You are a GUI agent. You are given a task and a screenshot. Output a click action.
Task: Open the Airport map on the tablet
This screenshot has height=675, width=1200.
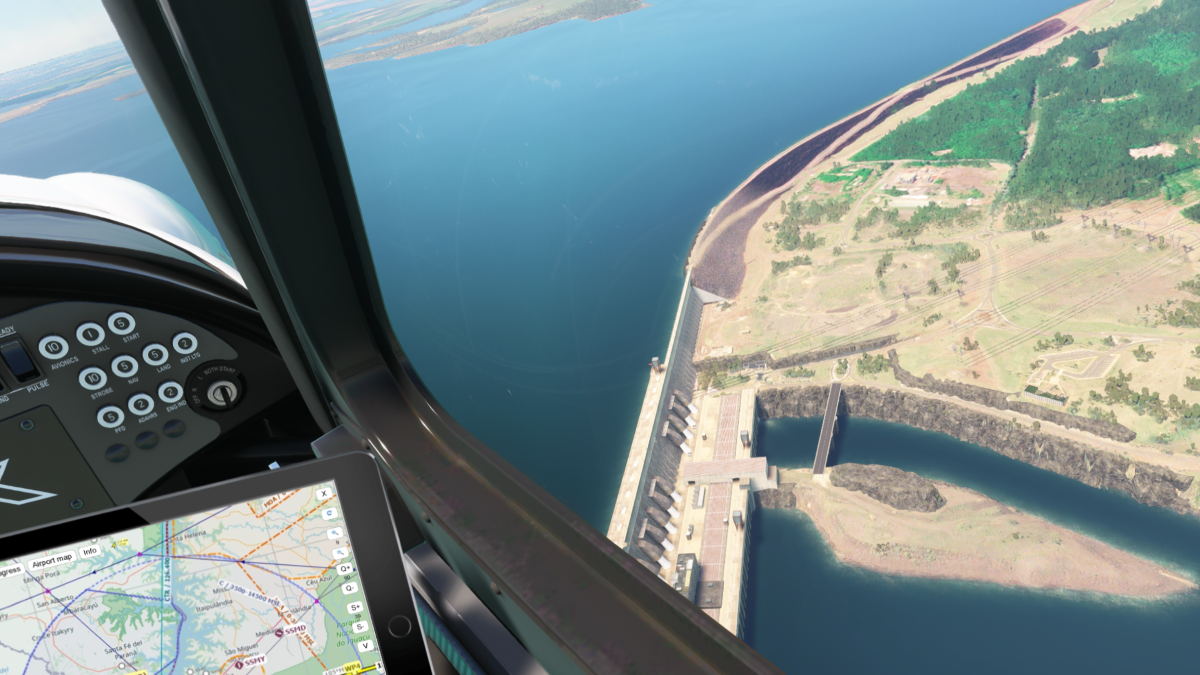(50, 558)
